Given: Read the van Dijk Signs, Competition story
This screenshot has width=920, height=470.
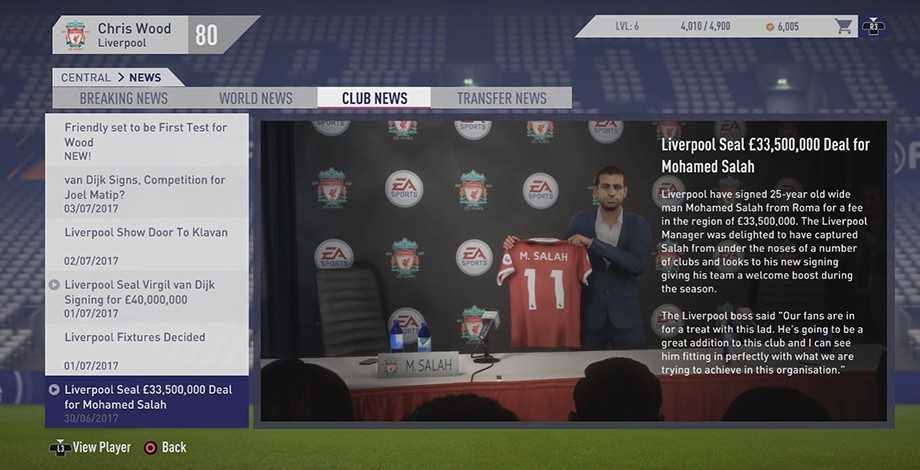Looking at the screenshot, I should 146,193.
